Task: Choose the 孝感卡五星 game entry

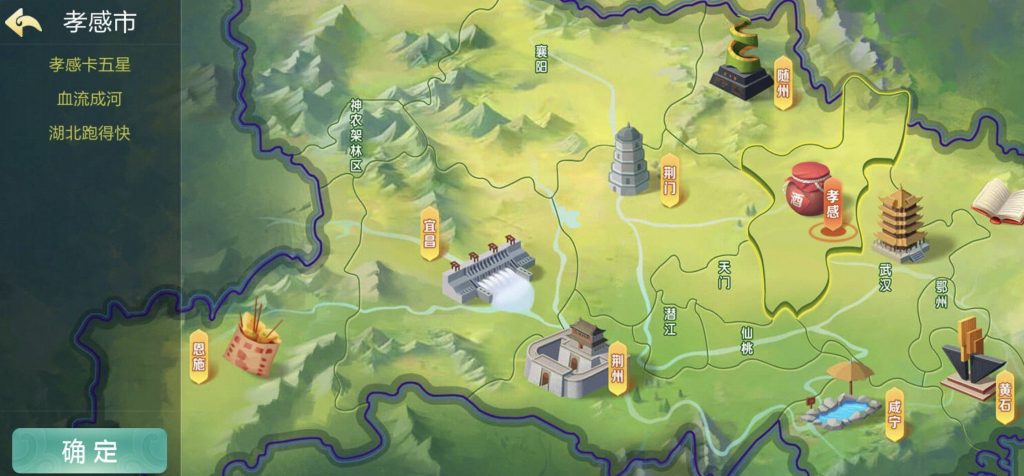Action: 90,65
